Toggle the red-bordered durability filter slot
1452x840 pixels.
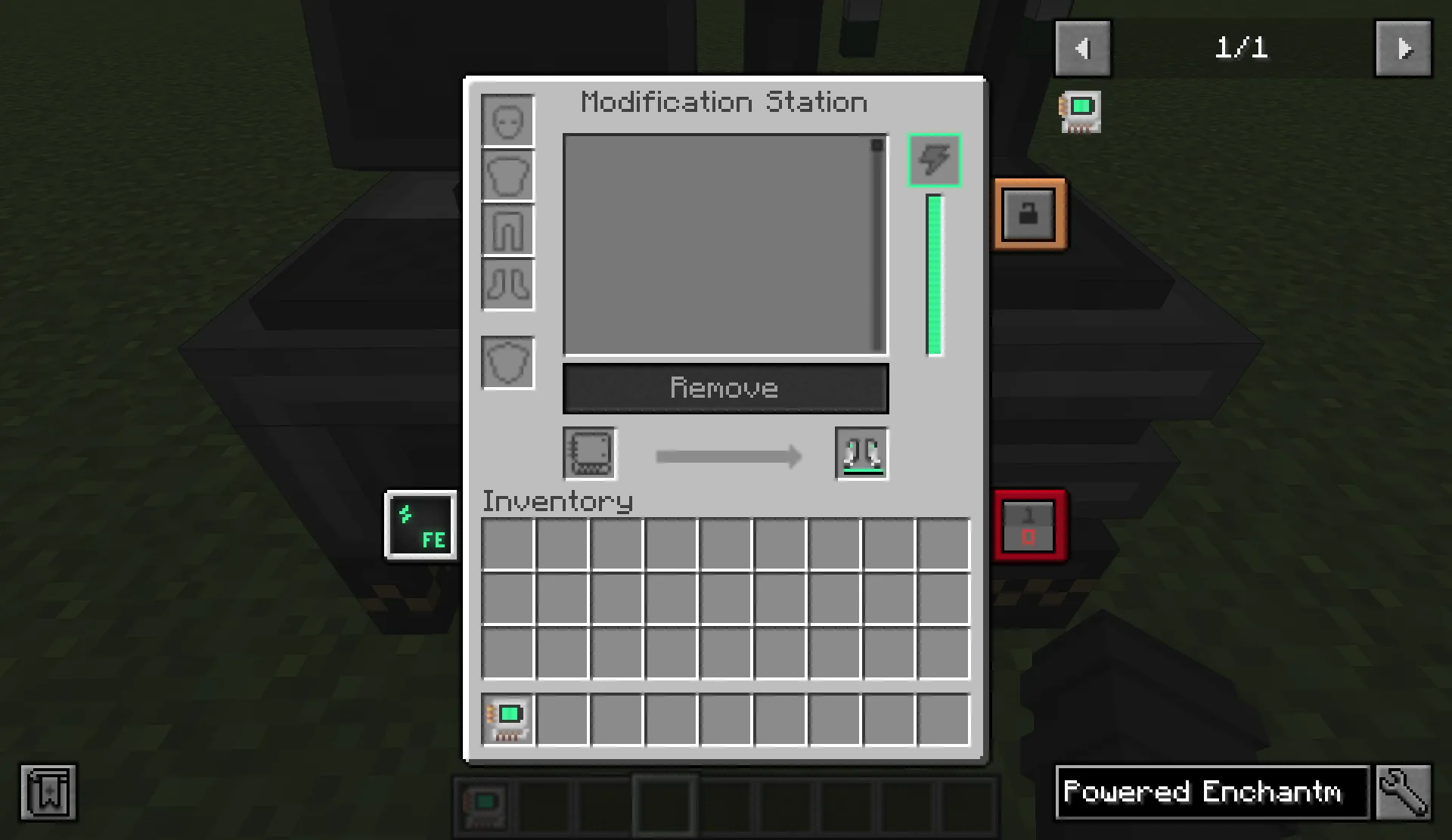[x=1030, y=525]
